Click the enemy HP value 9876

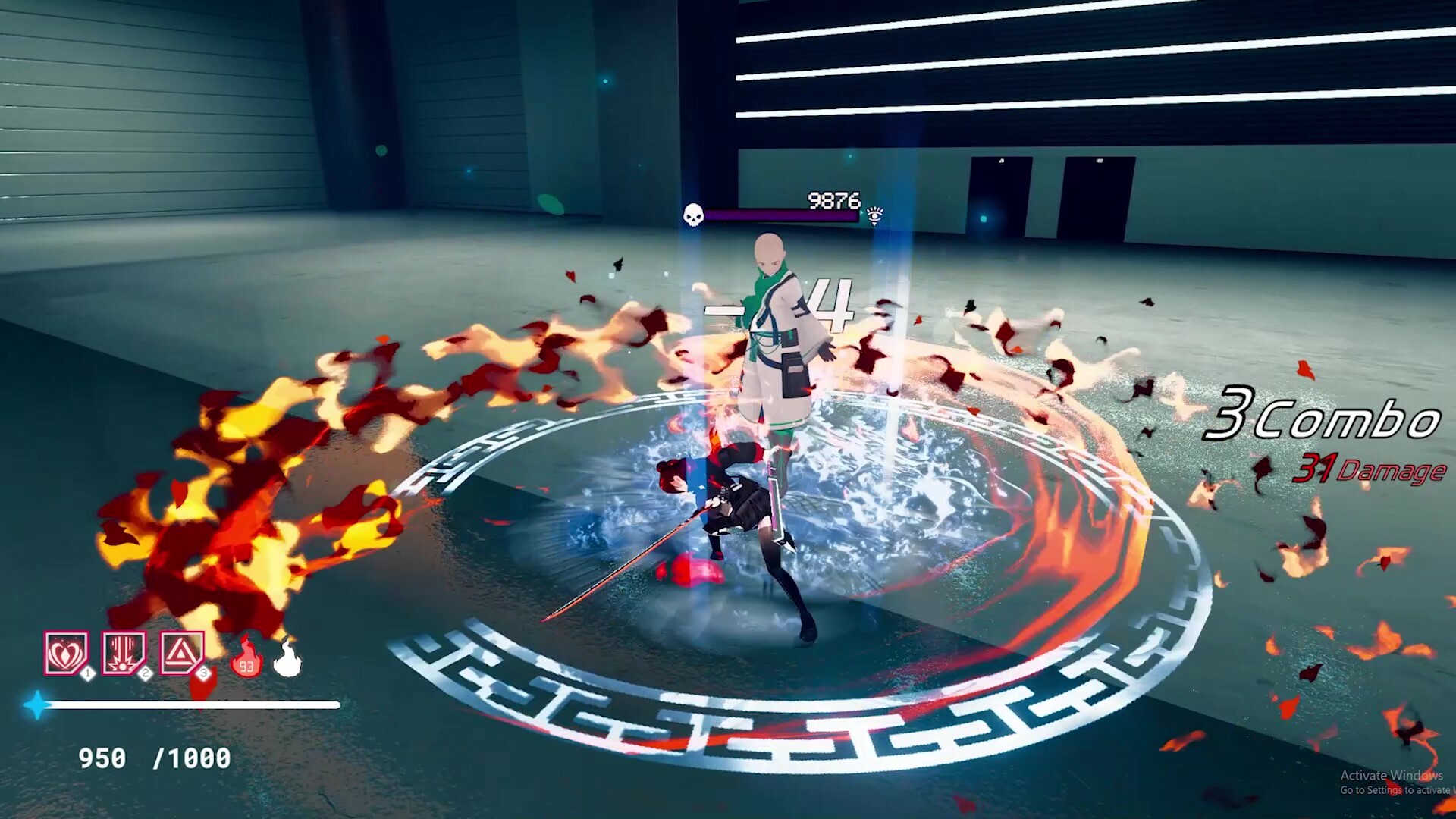(834, 199)
